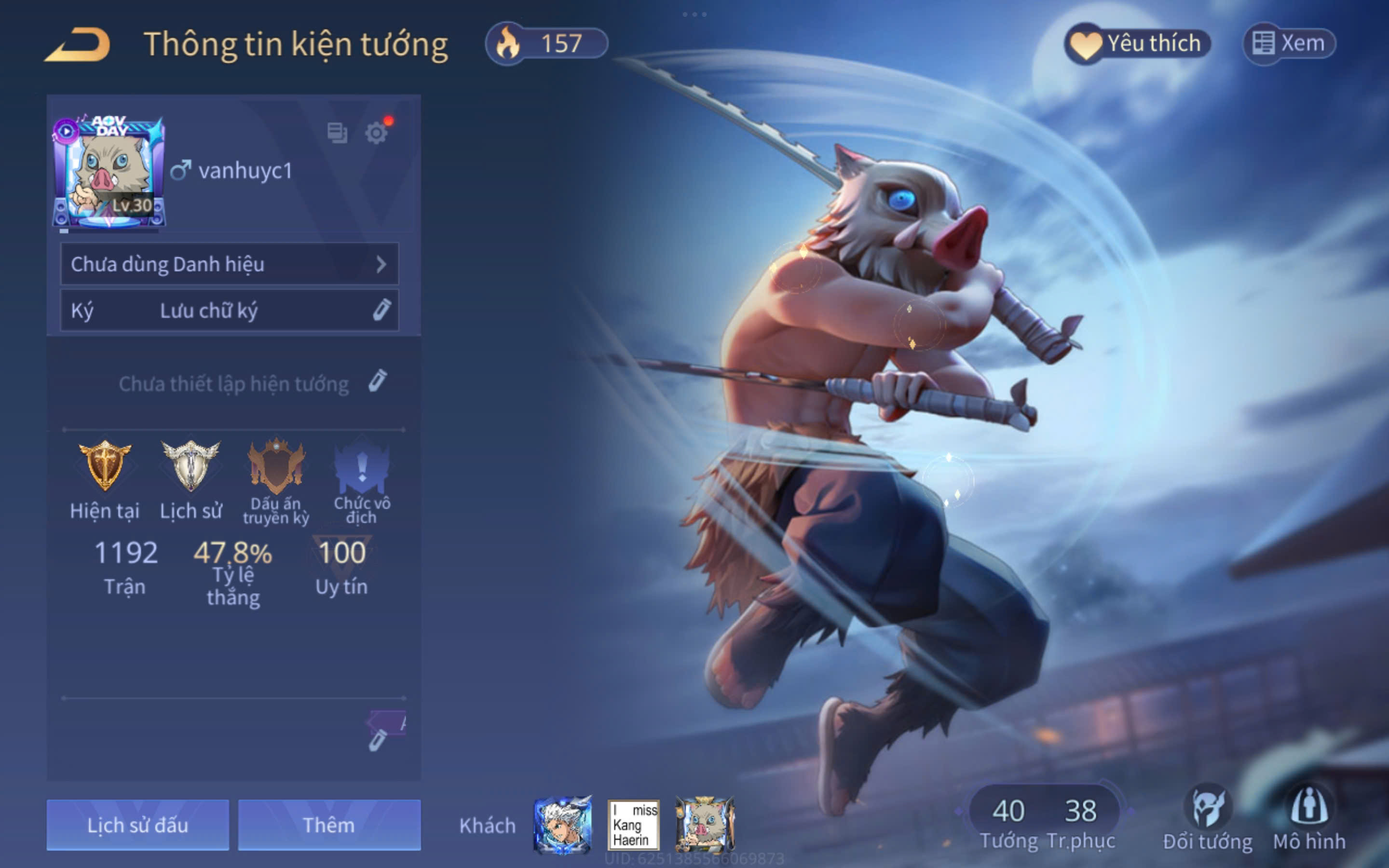Screen dimensions: 1389x868
Task: Click the Thêm button
Action: (x=329, y=825)
